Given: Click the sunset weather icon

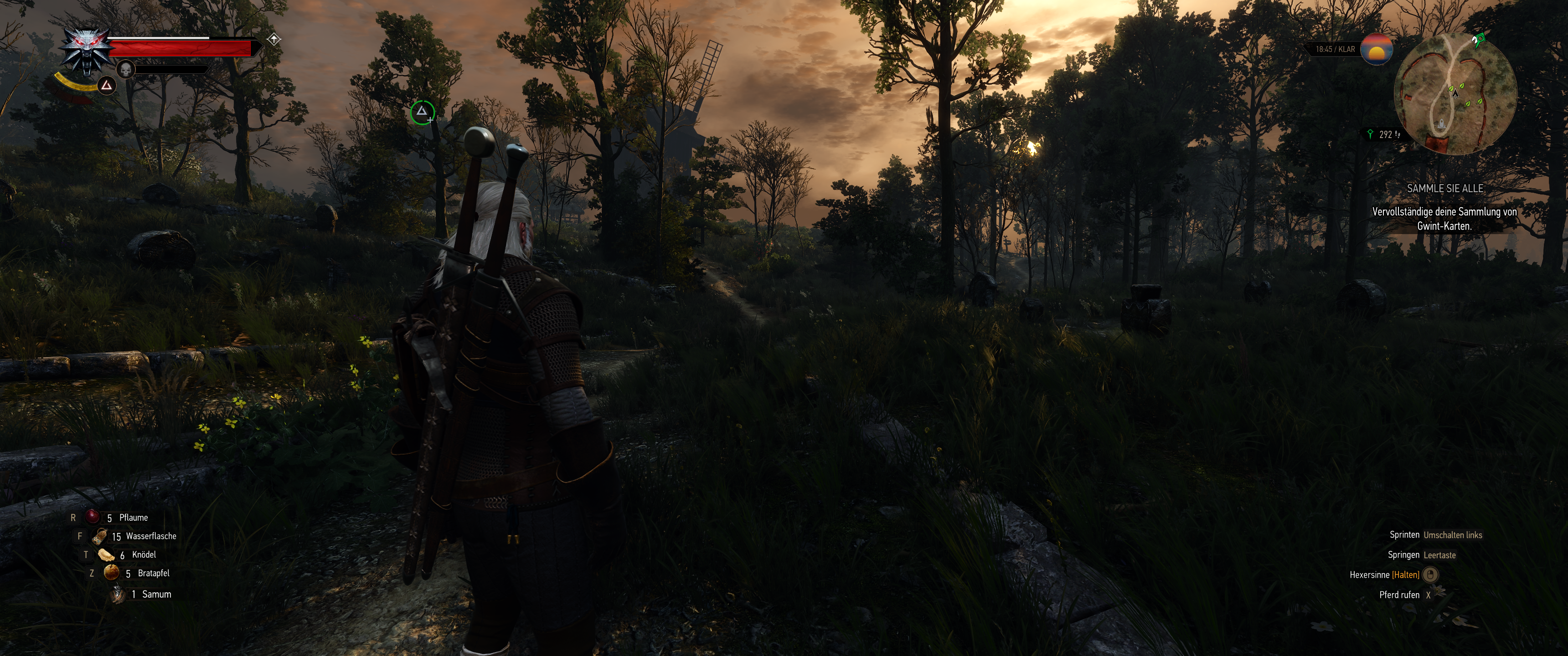Looking at the screenshot, I should point(1376,49).
